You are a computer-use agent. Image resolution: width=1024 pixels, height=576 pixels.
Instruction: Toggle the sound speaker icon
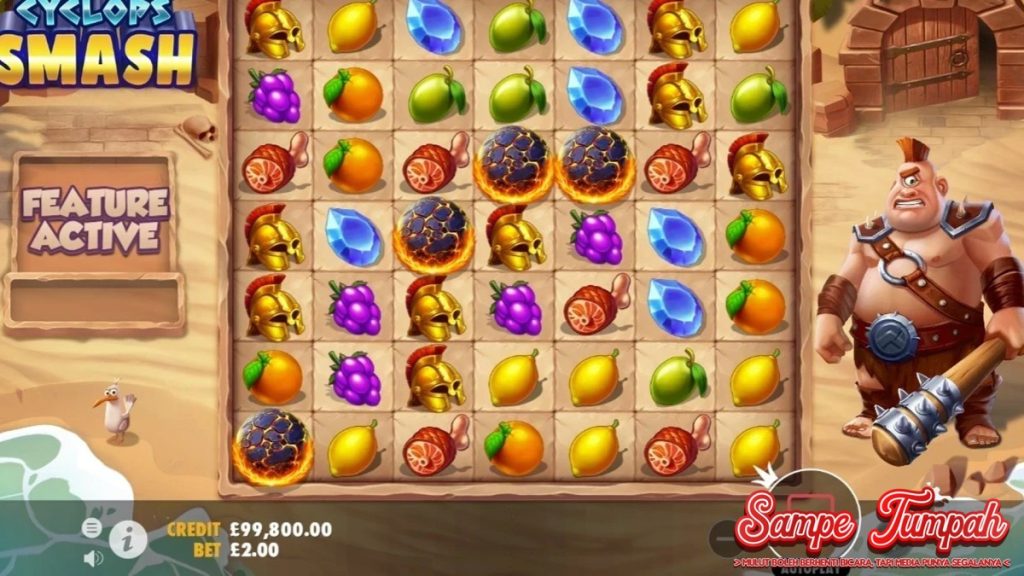93,557
